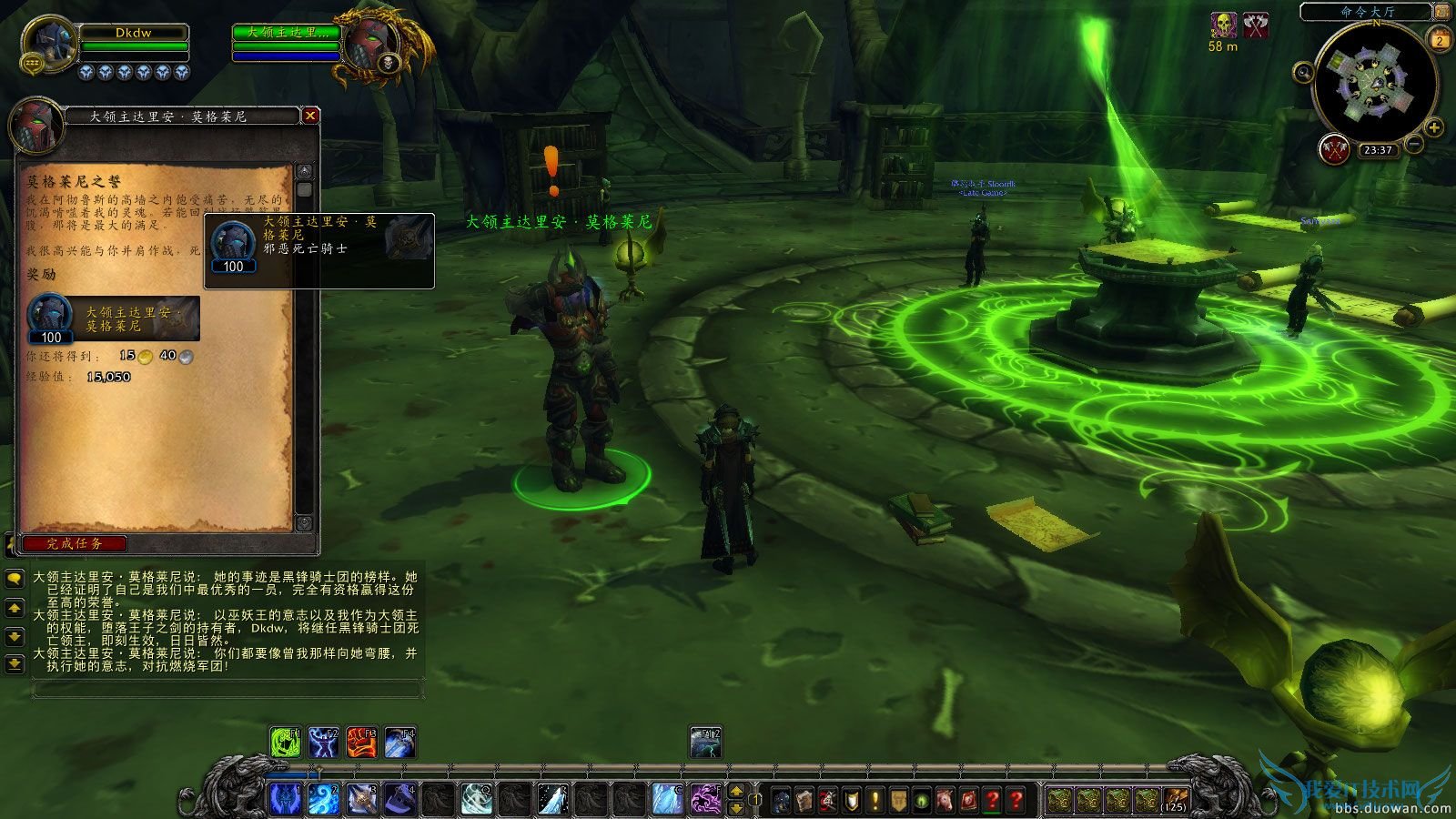The height and width of the screenshot is (819, 1456).
Task: Open the achievements shield icon
Action: coord(851,799)
